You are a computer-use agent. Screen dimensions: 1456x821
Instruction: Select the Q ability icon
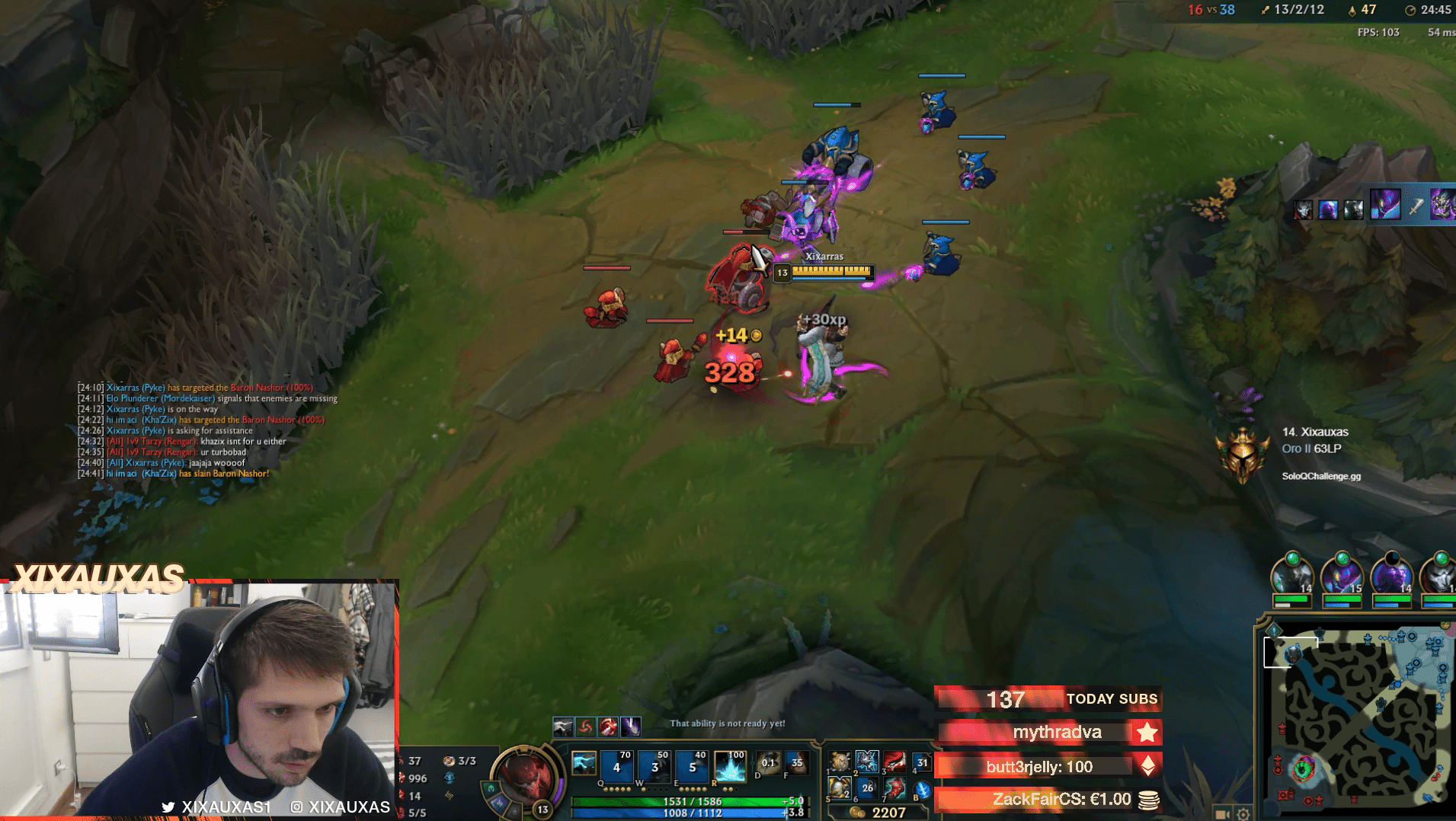tap(616, 767)
